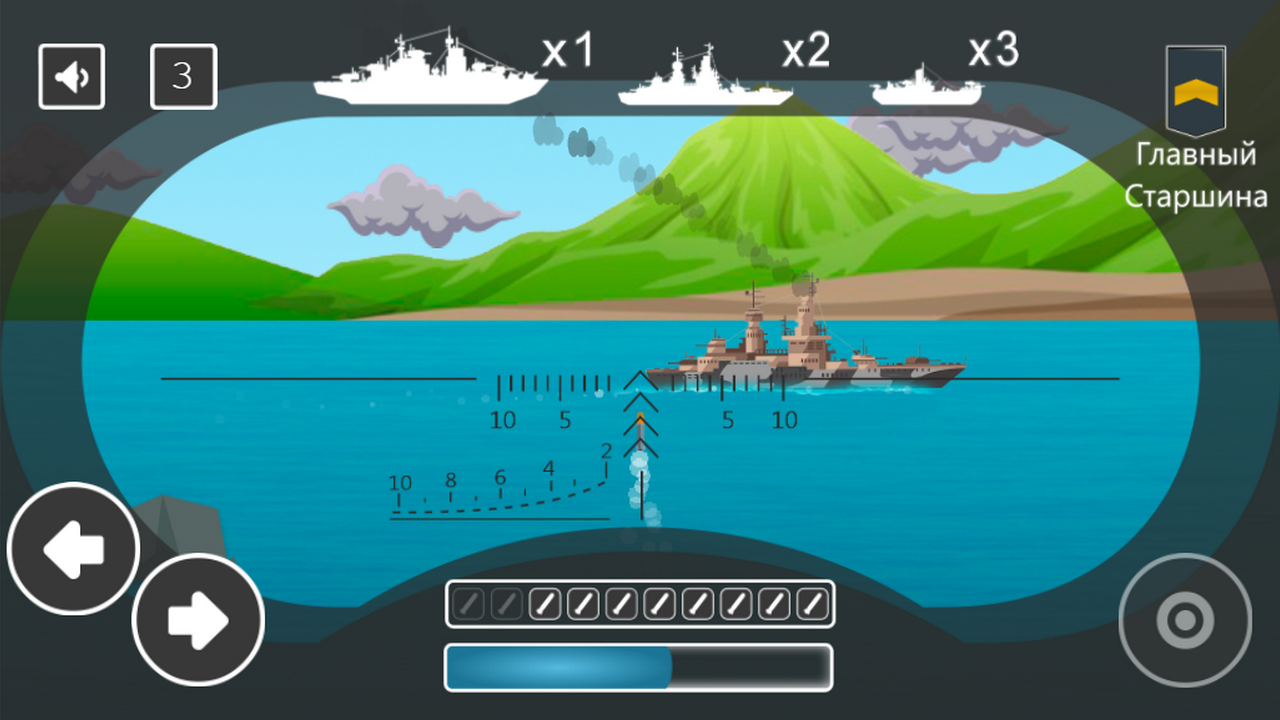Image resolution: width=1280 pixels, height=720 pixels.
Task: Click the right arrow steering control
Action: click(x=196, y=619)
